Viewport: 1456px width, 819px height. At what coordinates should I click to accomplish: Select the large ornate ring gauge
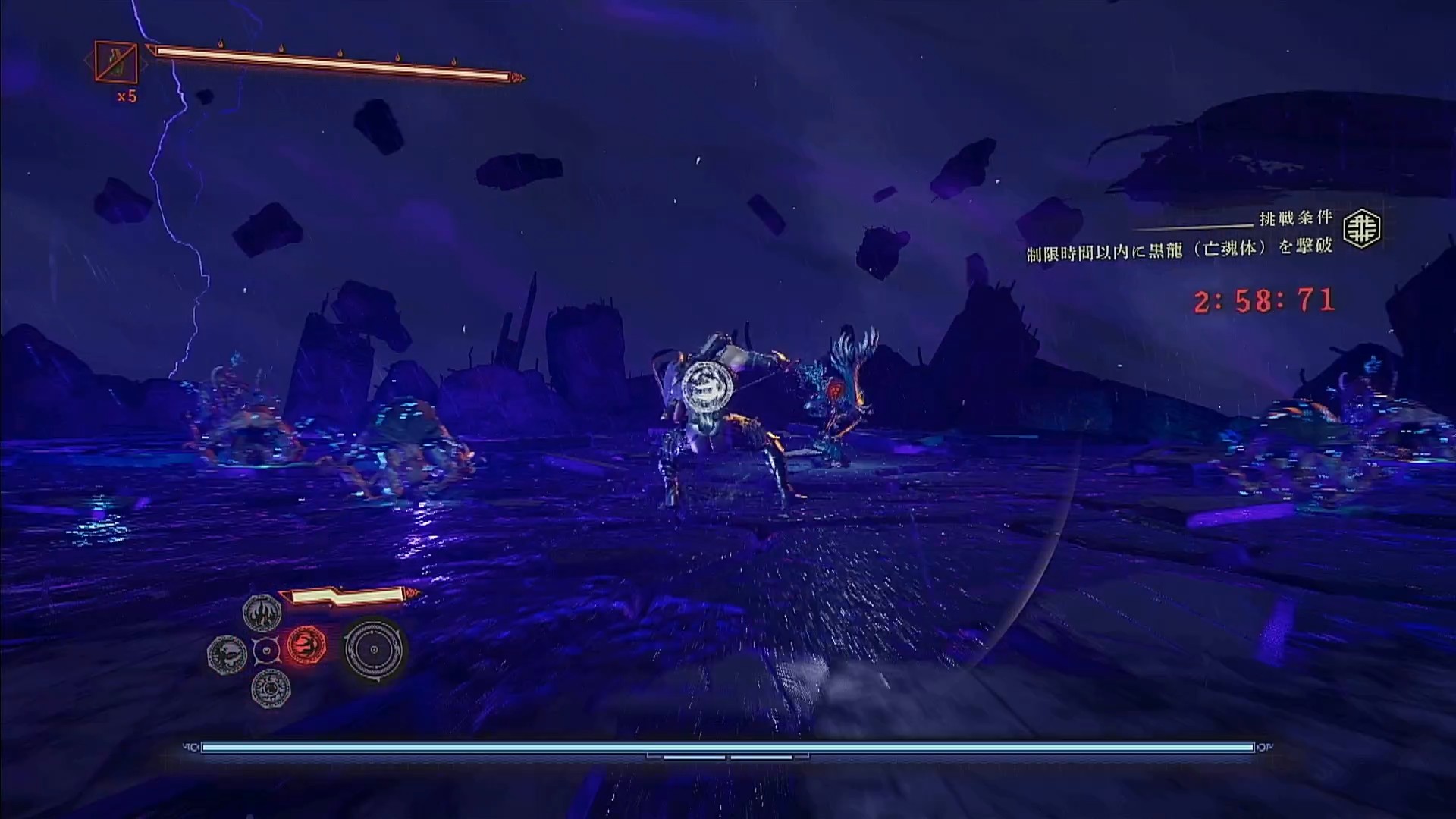(373, 650)
